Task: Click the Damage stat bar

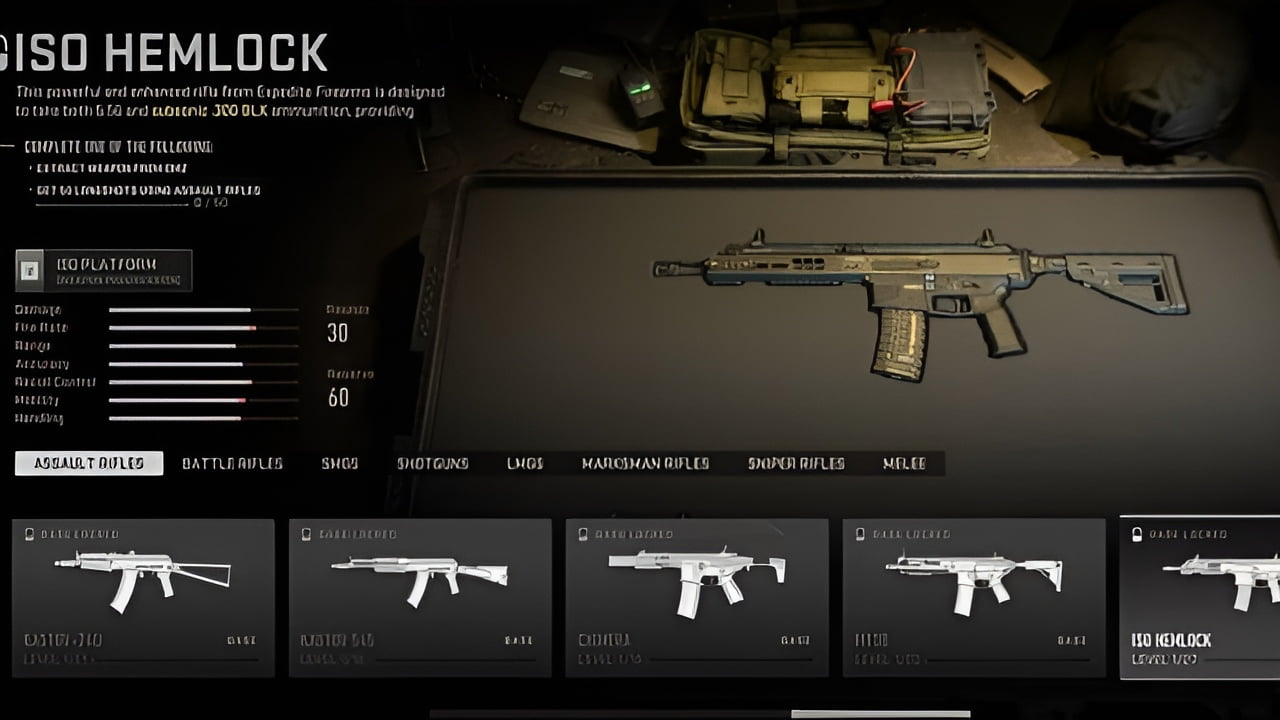Action: click(180, 309)
